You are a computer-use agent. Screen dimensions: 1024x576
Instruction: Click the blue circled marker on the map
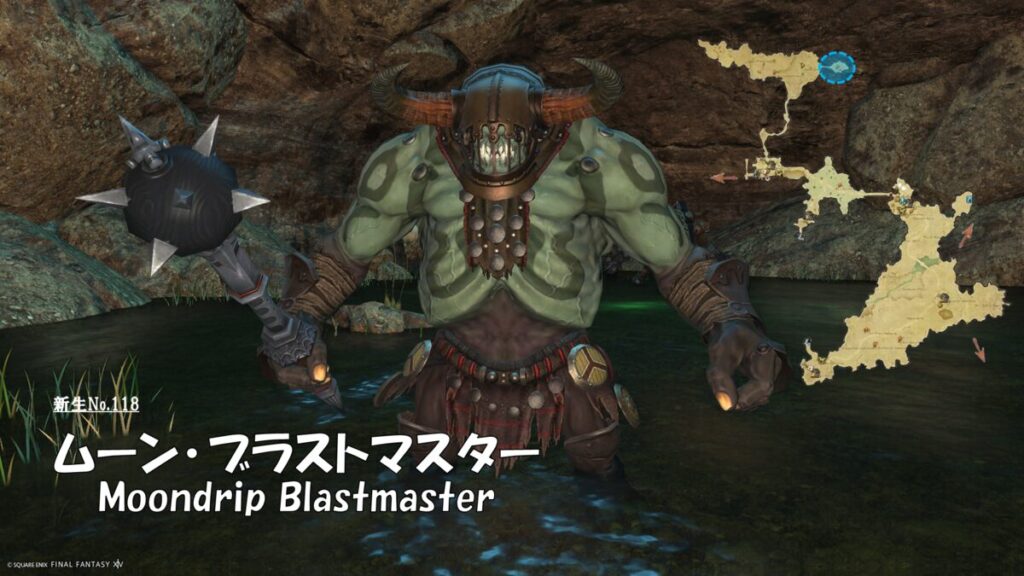(837, 67)
